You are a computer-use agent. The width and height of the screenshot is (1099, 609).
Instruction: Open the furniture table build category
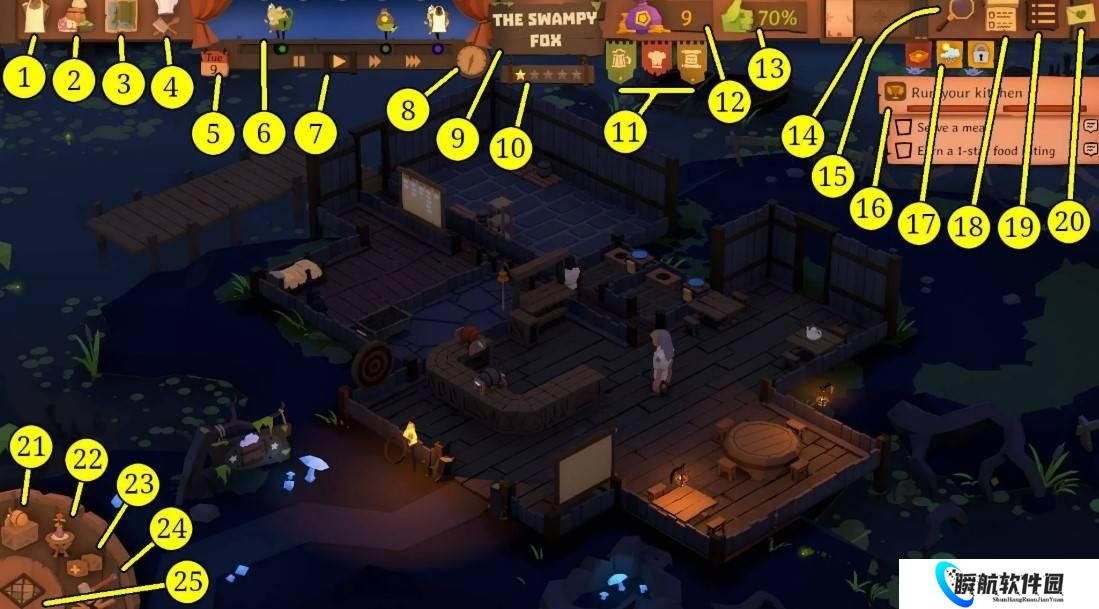61,538
